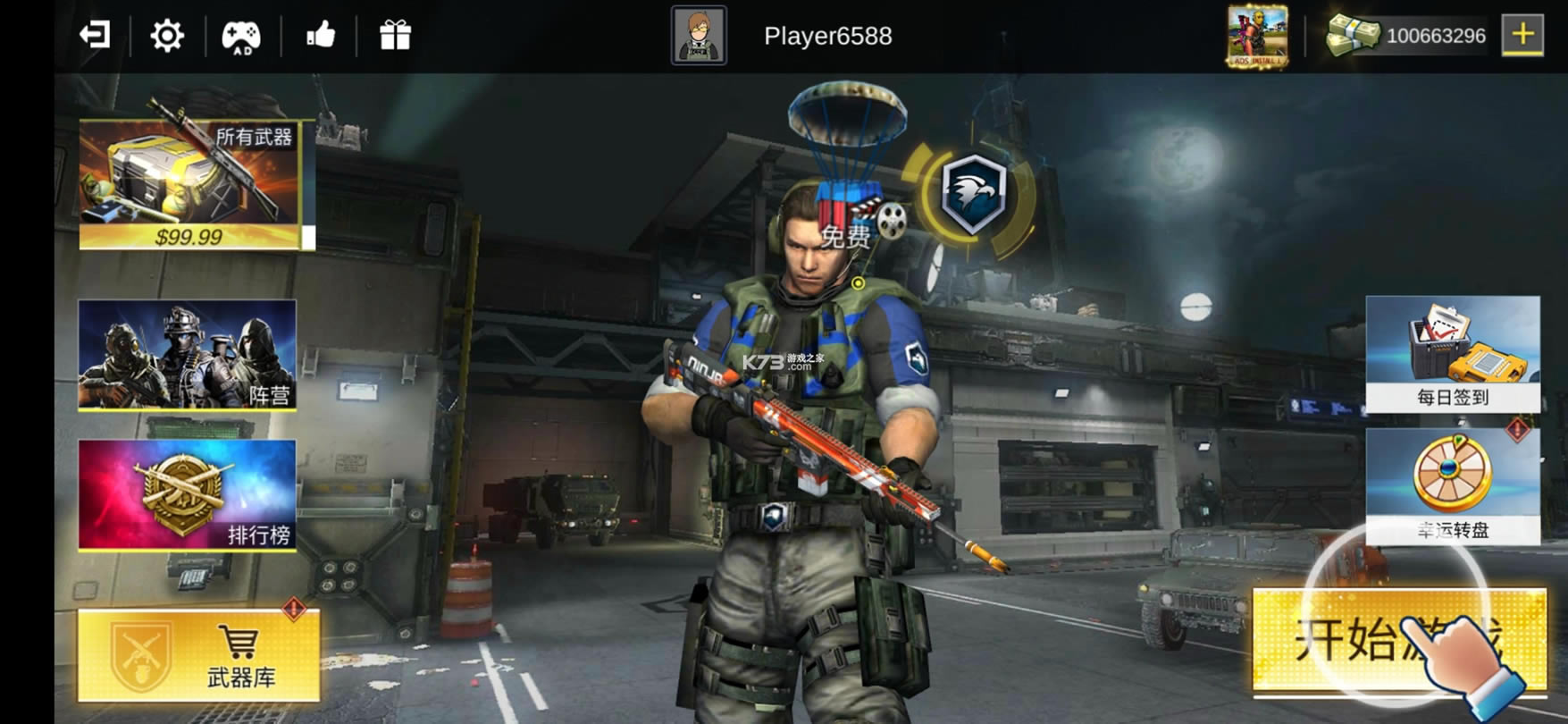Click the gamepad AD icon
Screen dimensions: 1568x724
241,37
